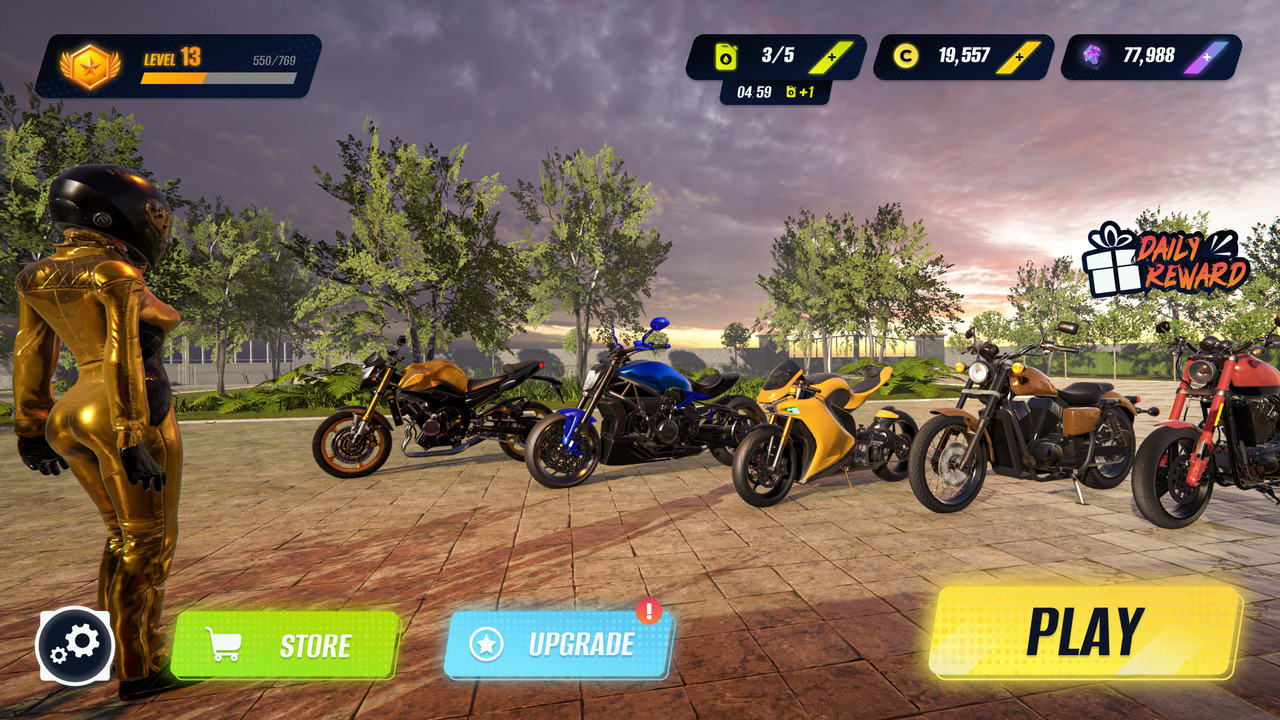The image size is (1280, 720).
Task: Click the purple gems currency icon
Action: (x=1090, y=57)
